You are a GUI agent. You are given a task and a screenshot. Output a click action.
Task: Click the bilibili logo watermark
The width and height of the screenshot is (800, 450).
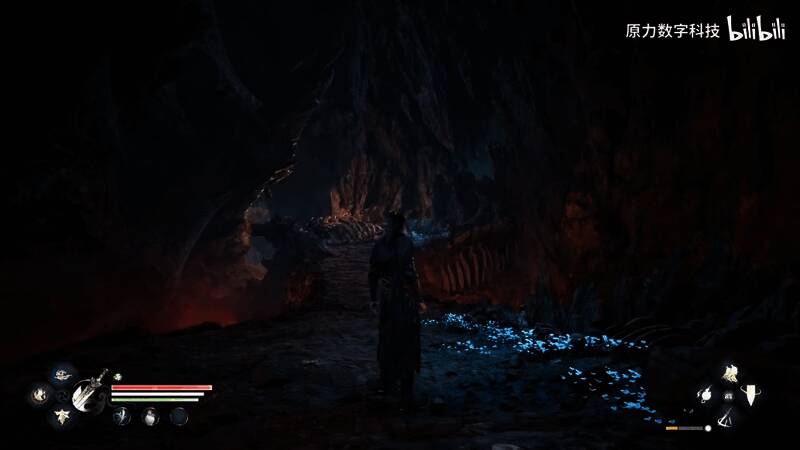[756, 29]
